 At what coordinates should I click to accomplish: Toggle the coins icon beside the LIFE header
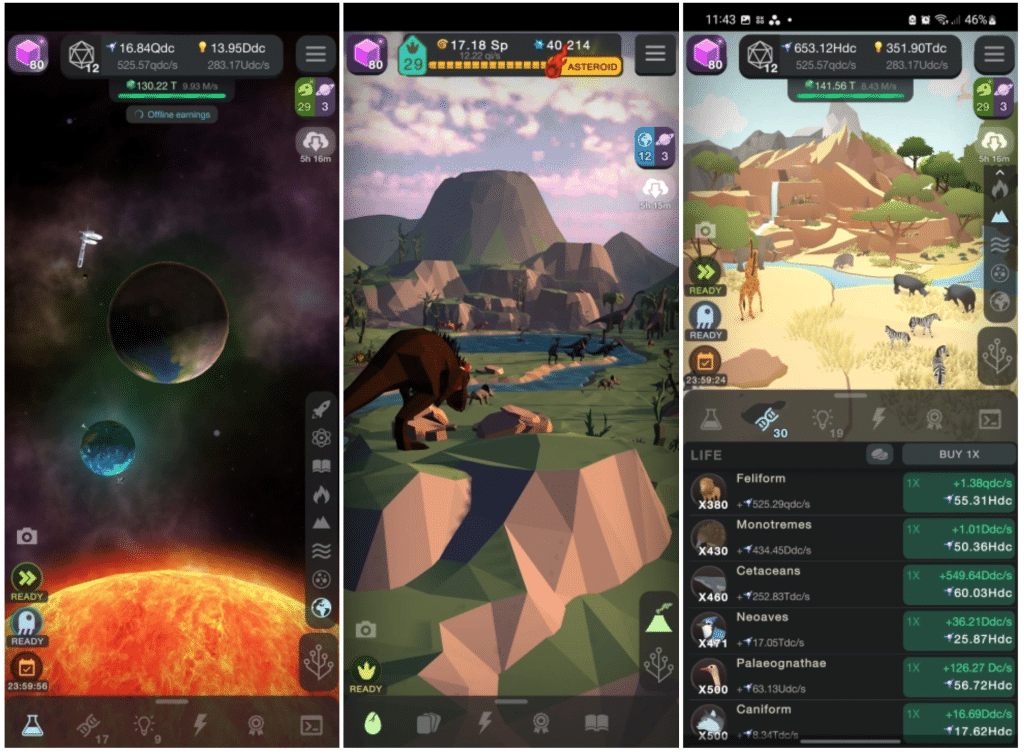879,454
